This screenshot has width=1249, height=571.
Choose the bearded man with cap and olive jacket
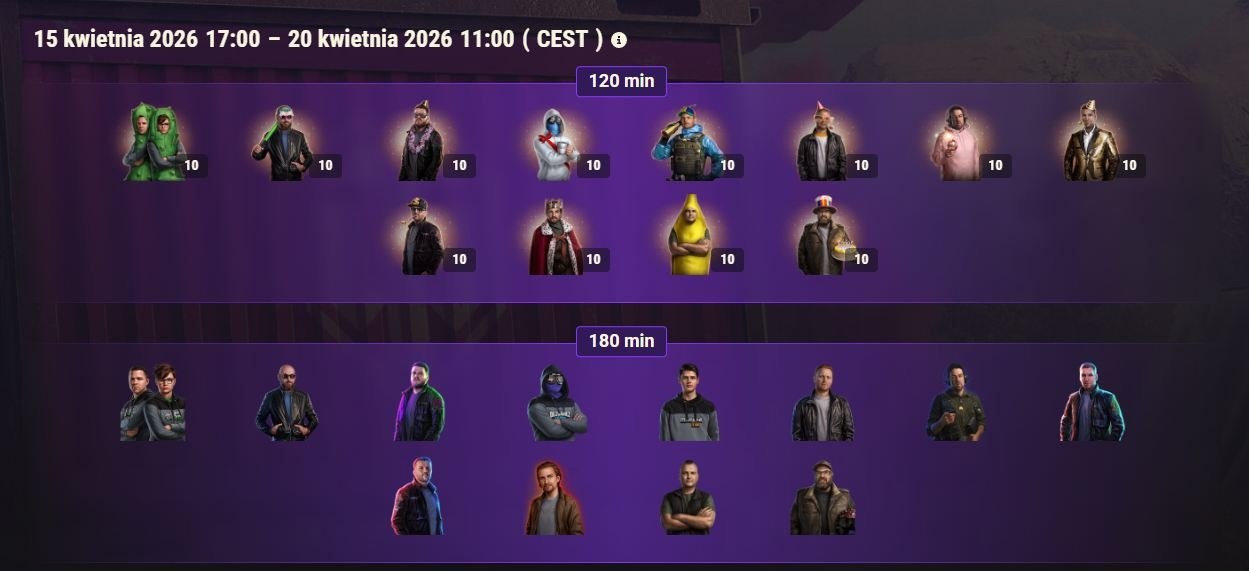tap(822, 498)
